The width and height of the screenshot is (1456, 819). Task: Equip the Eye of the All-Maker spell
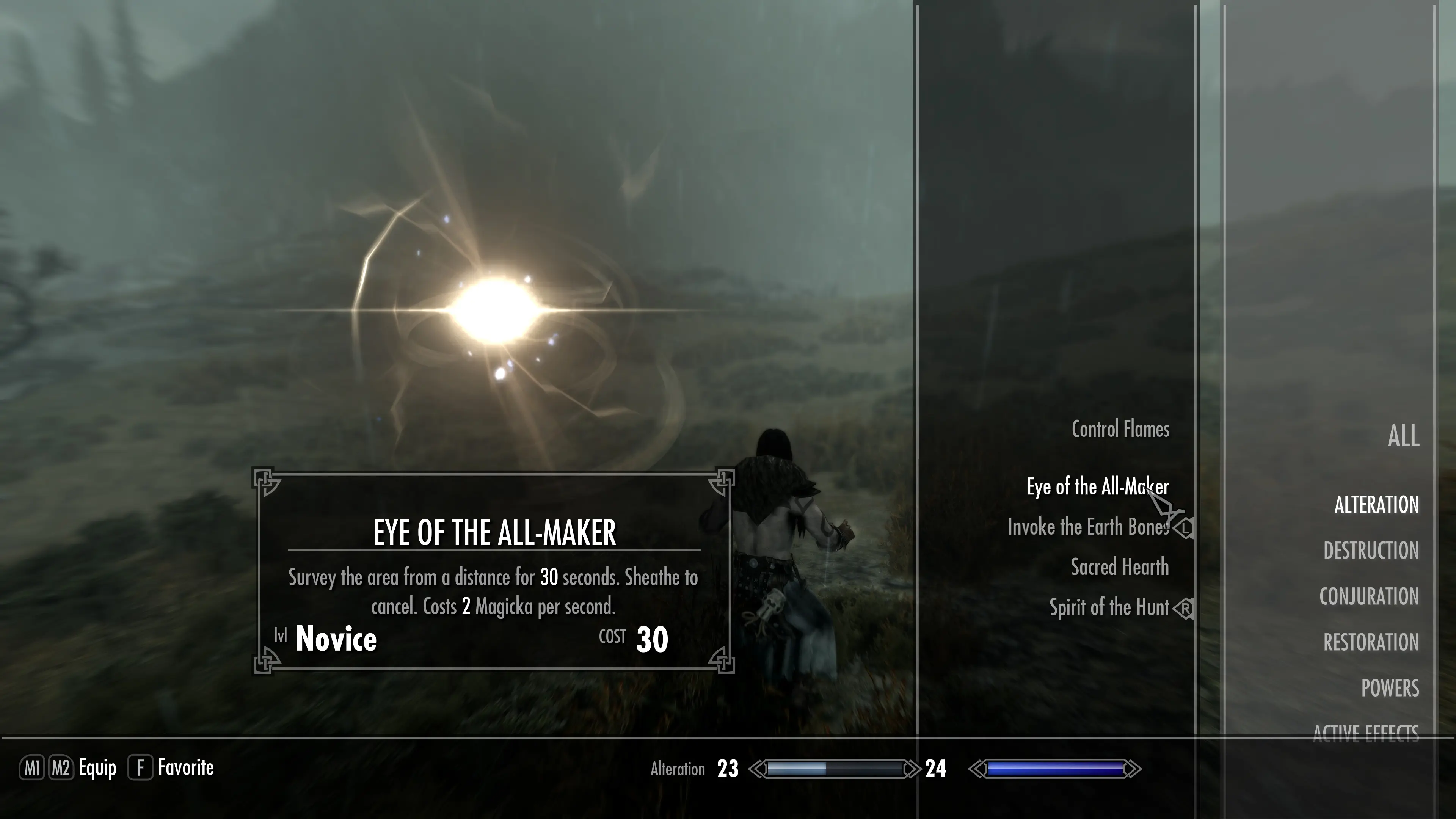click(x=1097, y=486)
